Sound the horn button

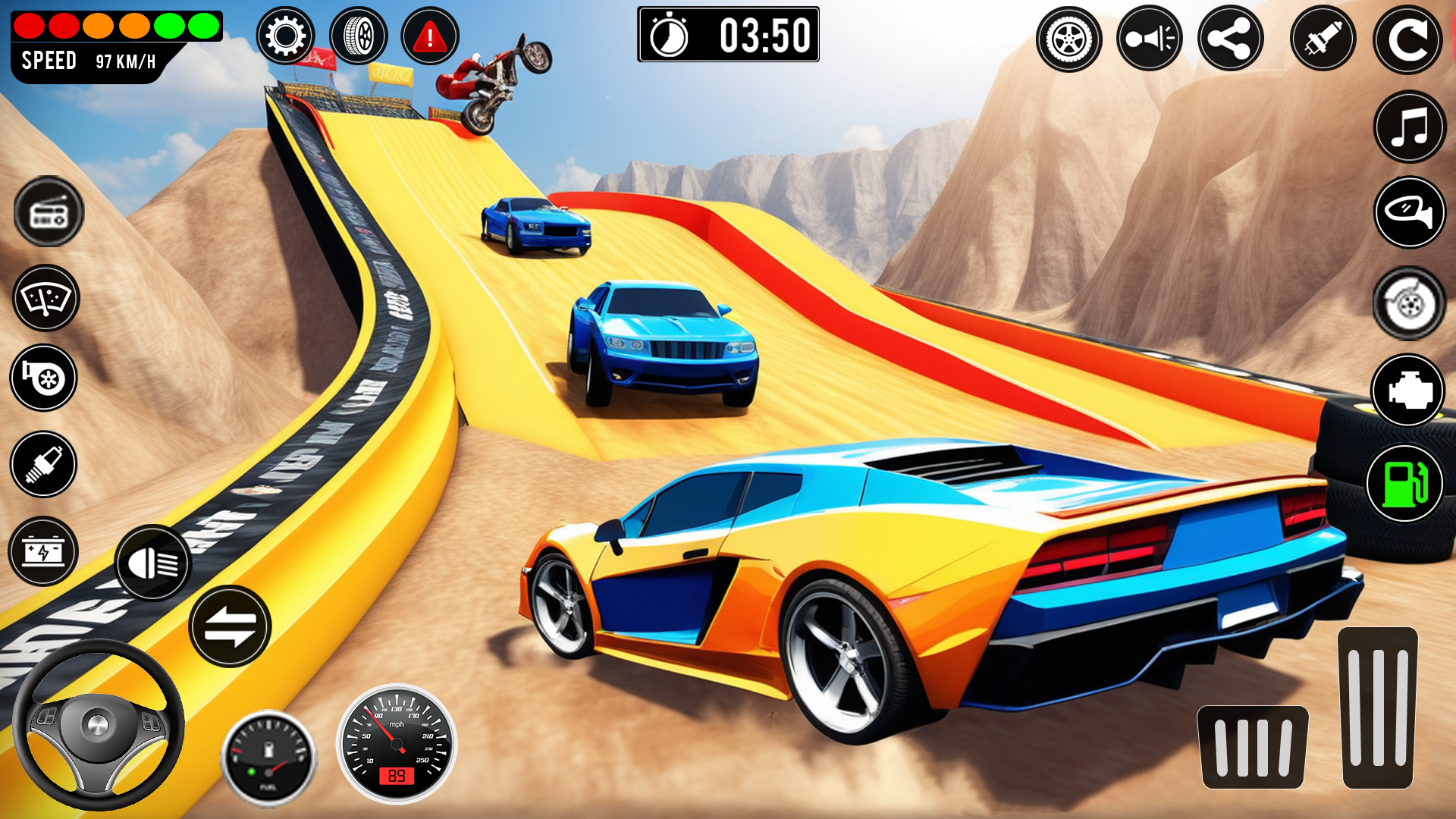(x=1149, y=39)
